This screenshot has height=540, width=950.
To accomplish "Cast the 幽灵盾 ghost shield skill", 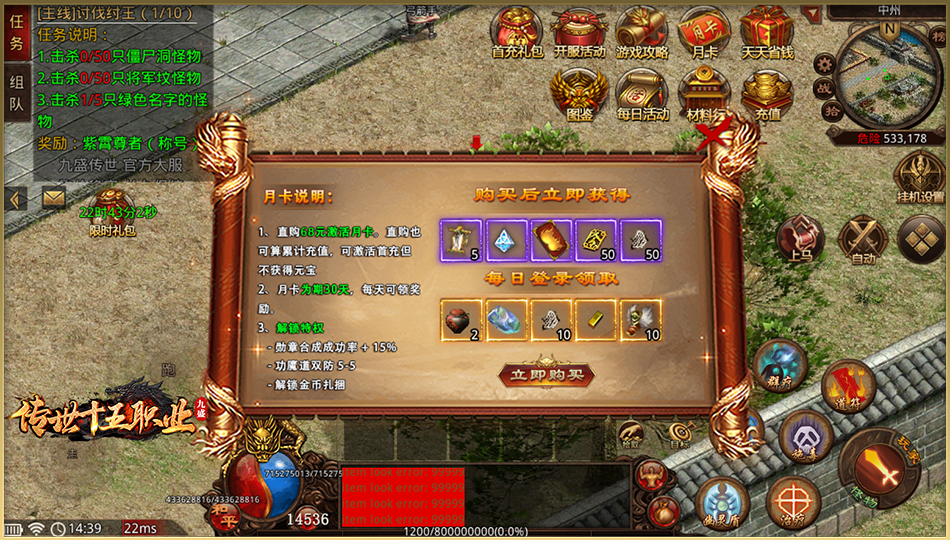I will pos(722,501).
